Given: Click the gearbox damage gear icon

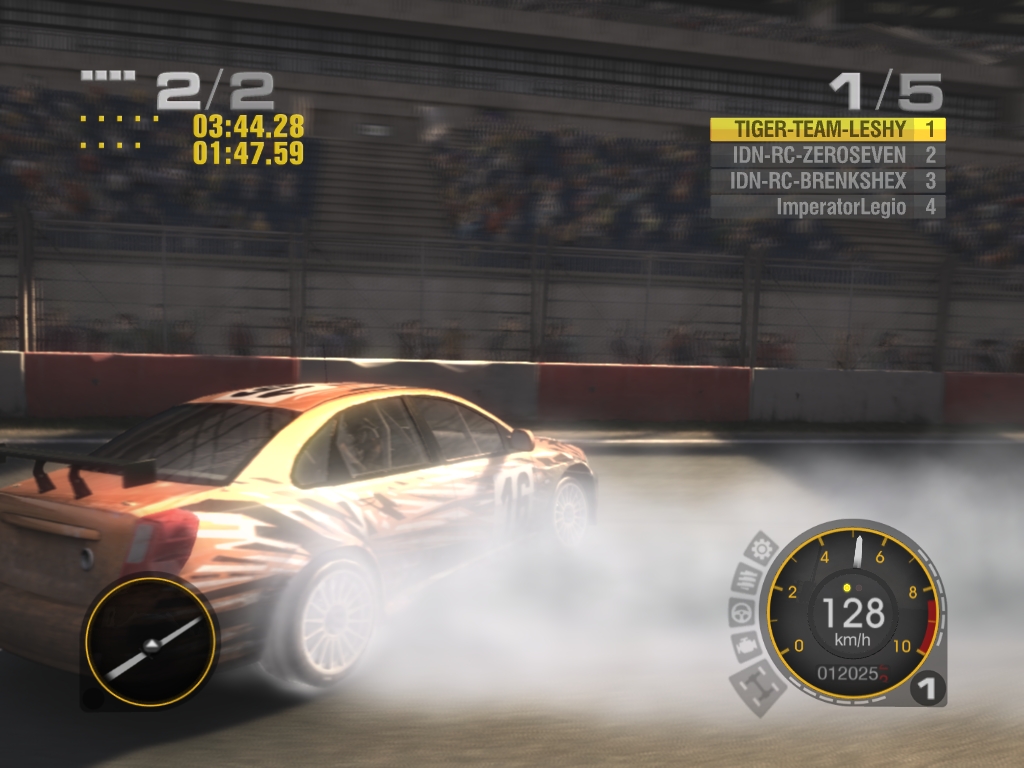Looking at the screenshot, I should click(762, 549).
